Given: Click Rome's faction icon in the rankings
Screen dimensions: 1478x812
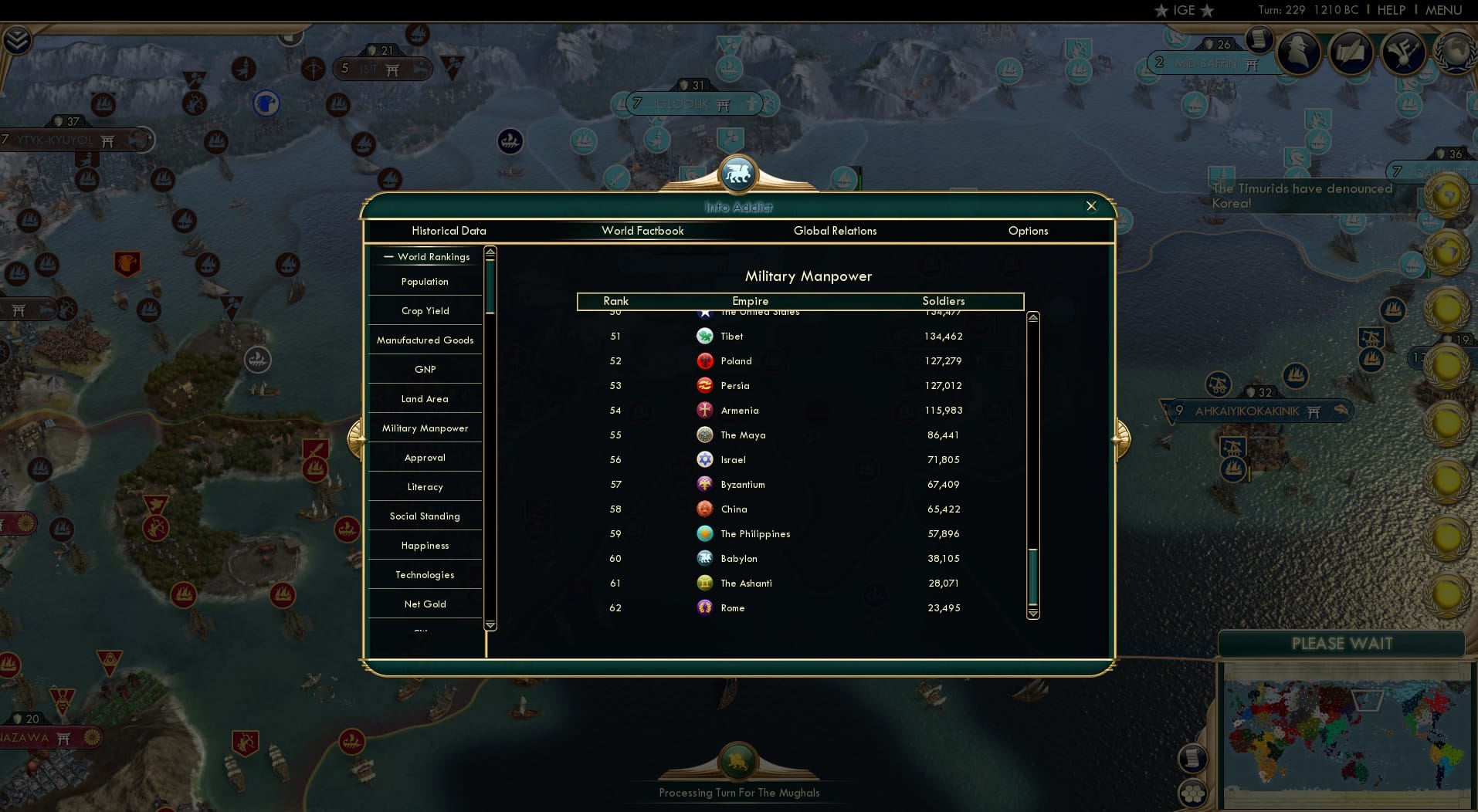Looking at the screenshot, I should (x=704, y=607).
